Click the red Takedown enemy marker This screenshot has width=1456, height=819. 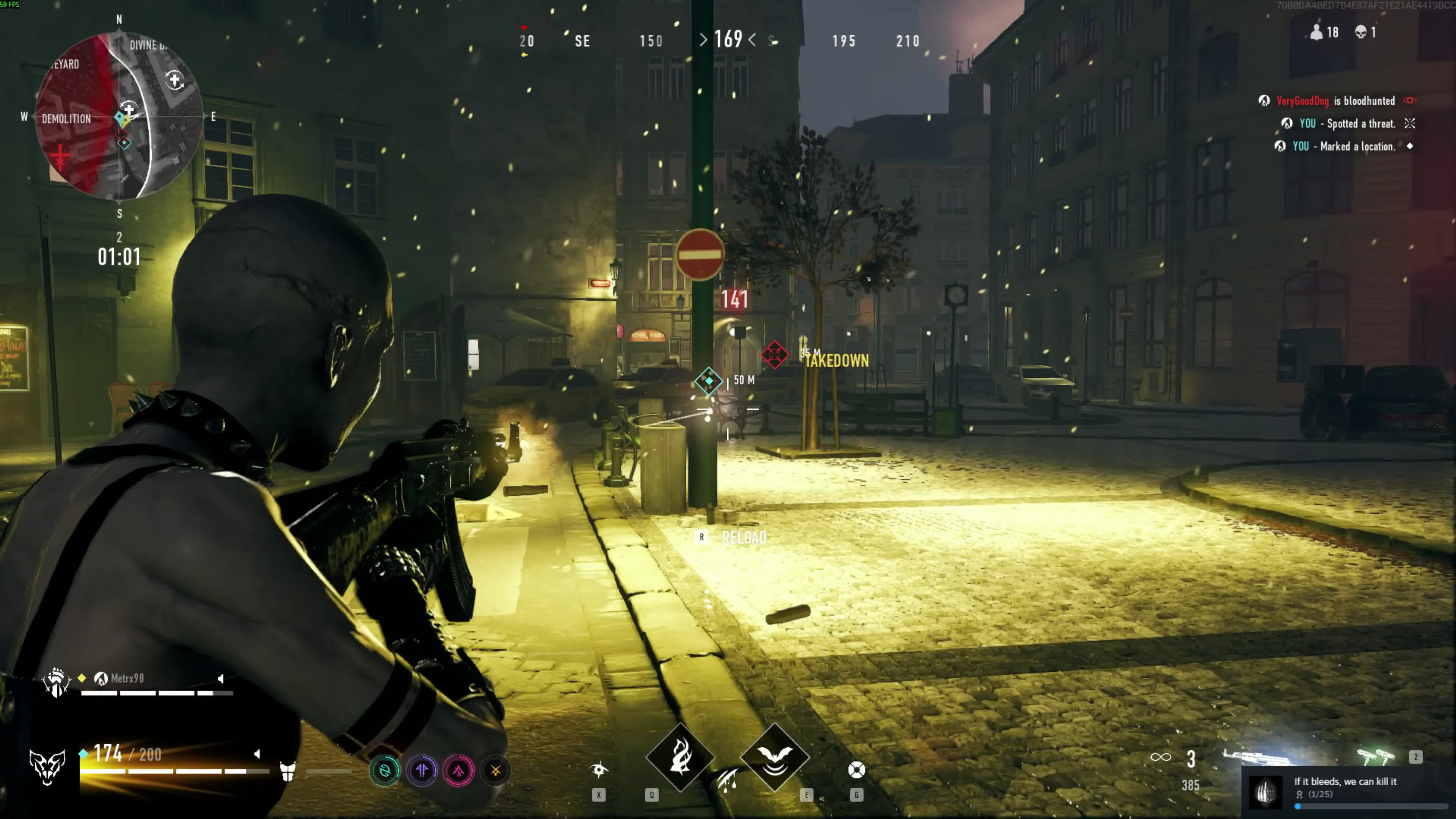pos(774,355)
